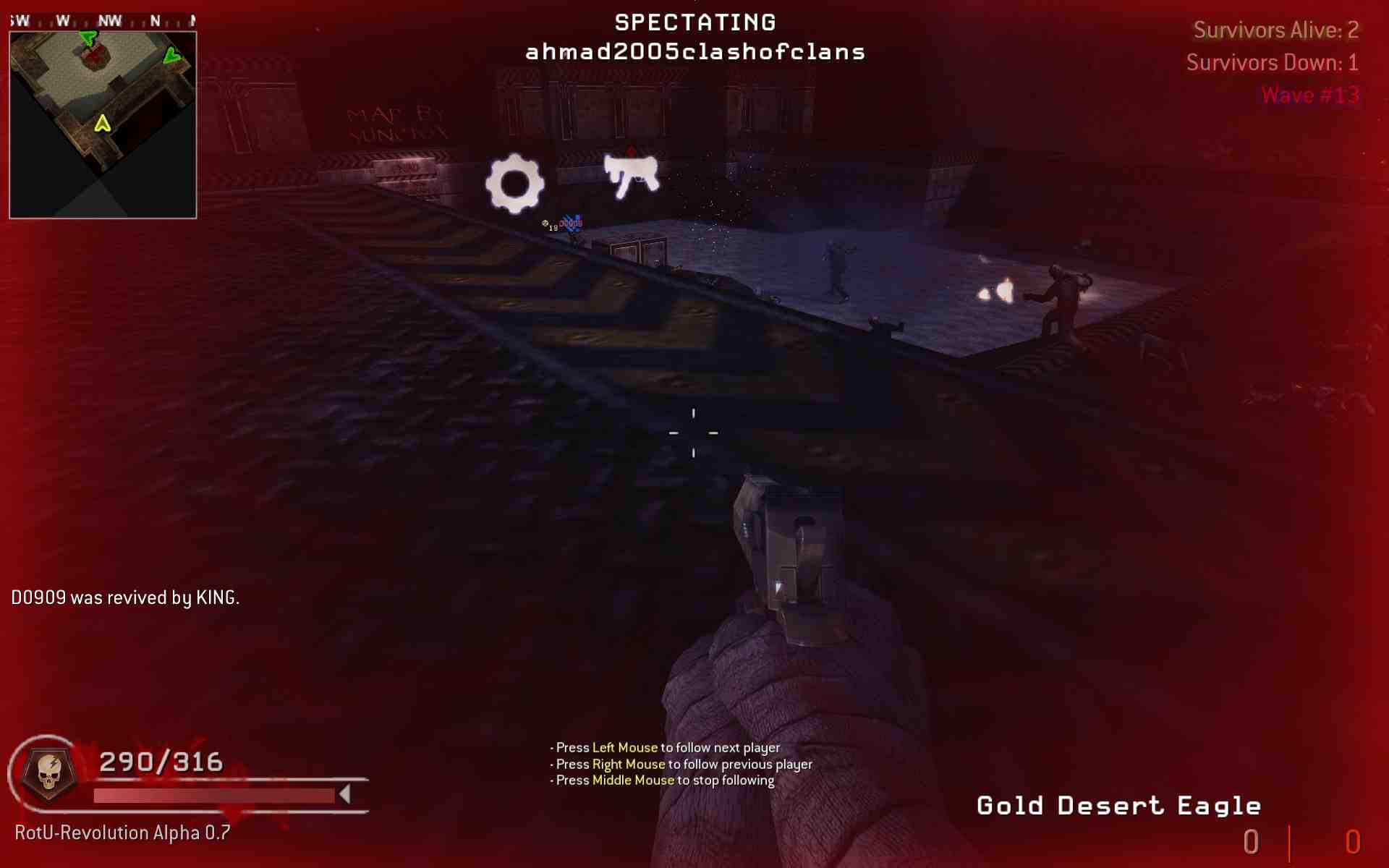Click the Wave #13 counter to expand details
The height and width of the screenshot is (868, 1389).
point(1309,94)
